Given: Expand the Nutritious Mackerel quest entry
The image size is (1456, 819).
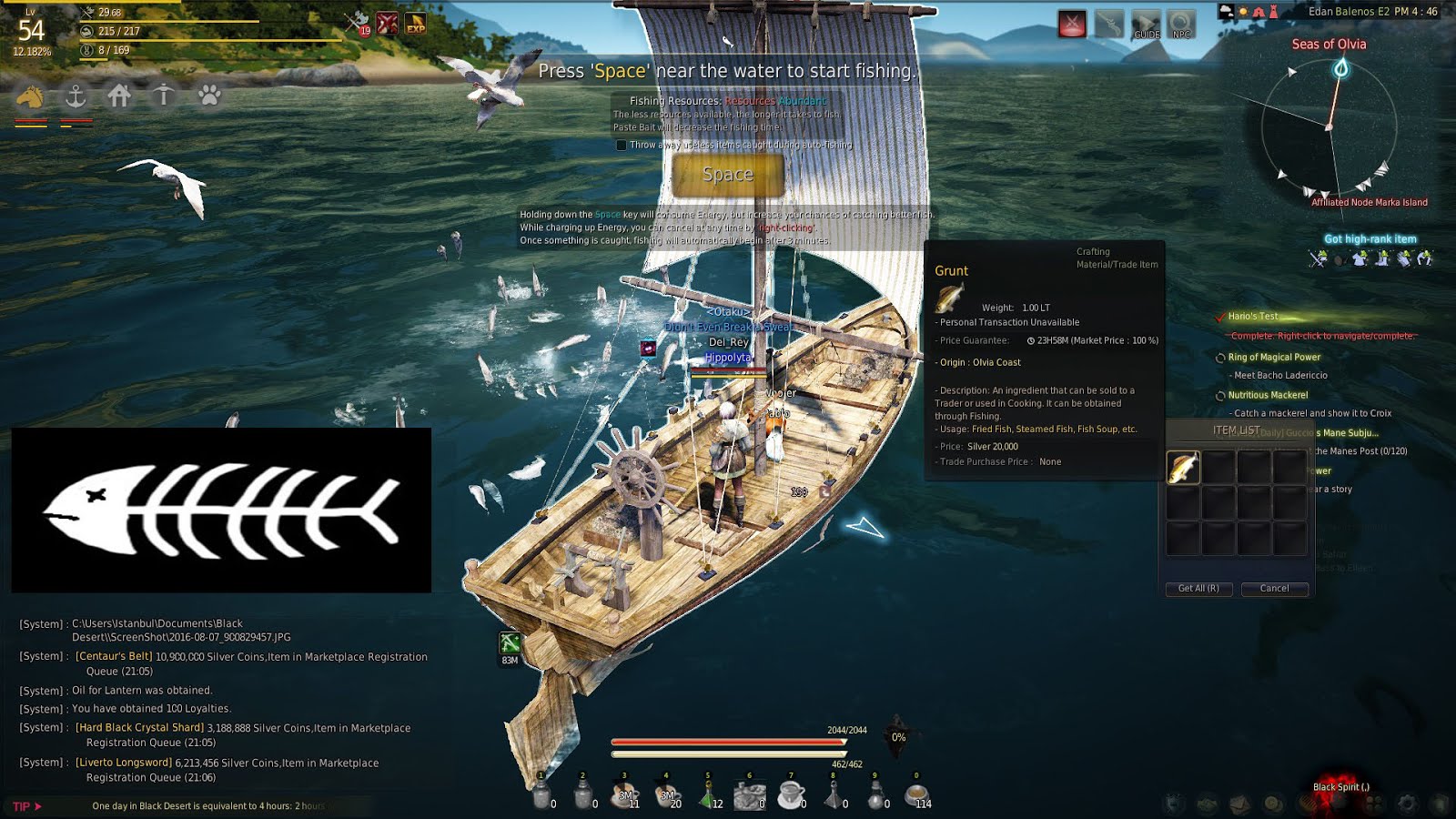Looking at the screenshot, I should (x=1220, y=395).
